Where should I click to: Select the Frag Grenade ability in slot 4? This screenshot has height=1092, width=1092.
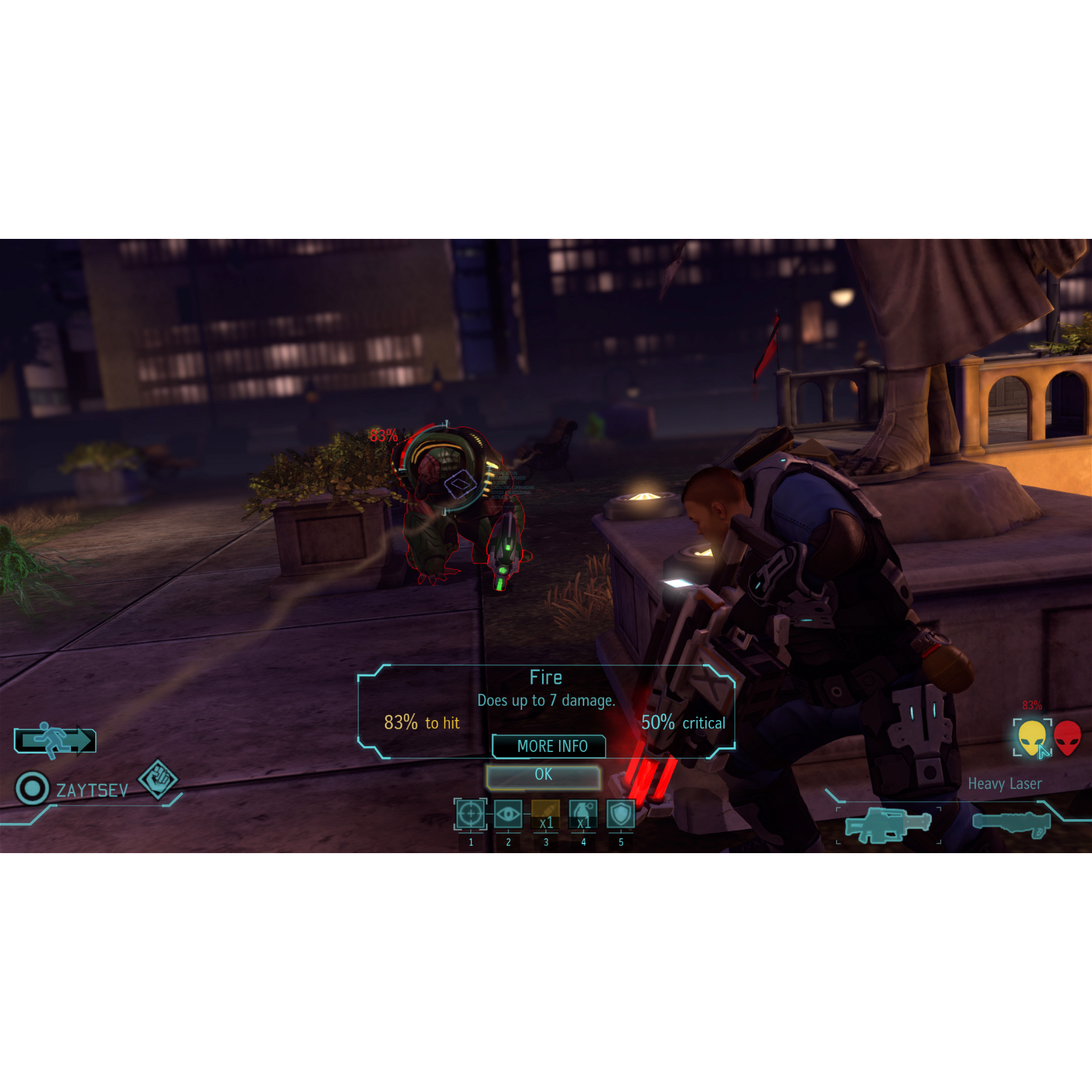584,814
